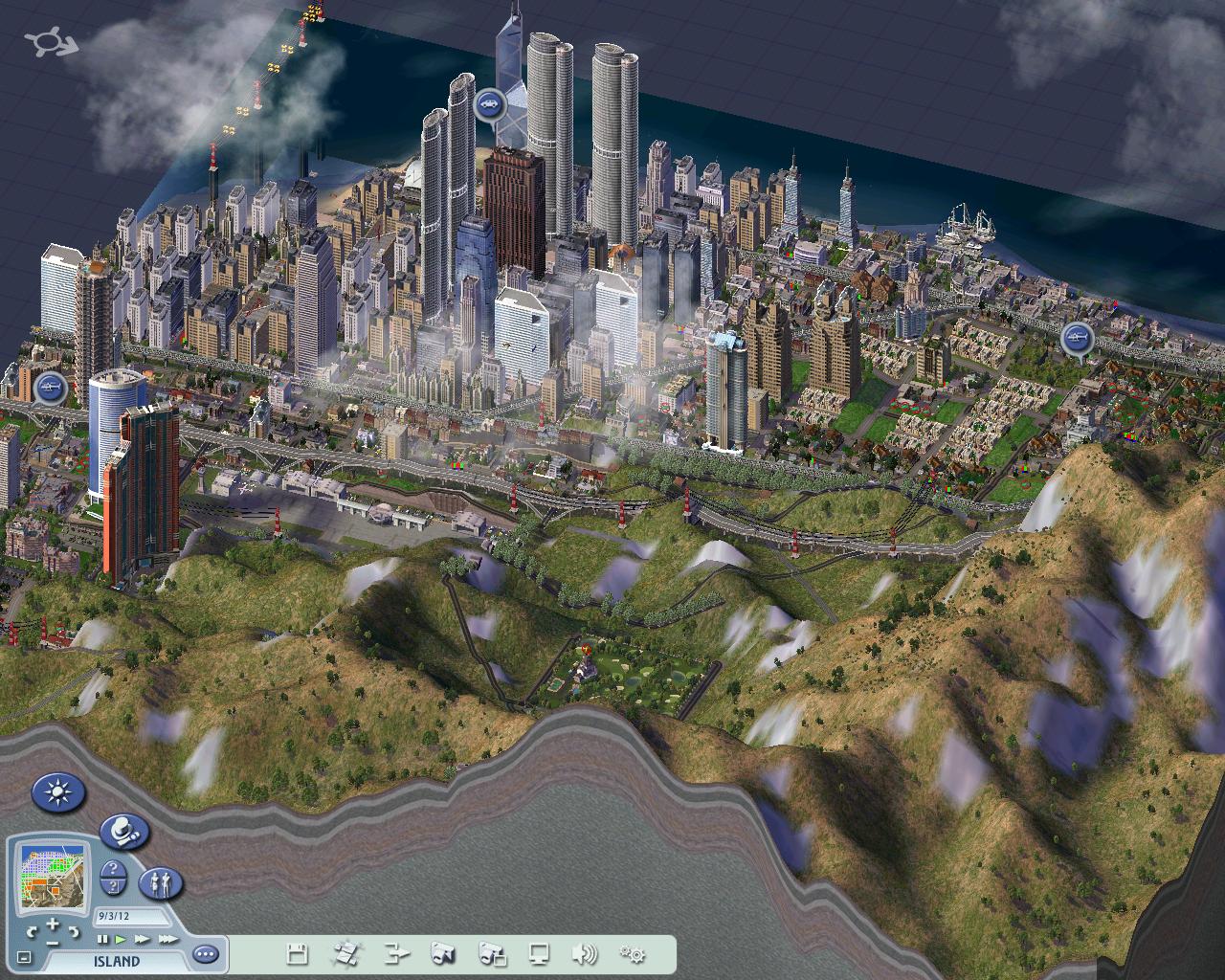This screenshot has width=1225, height=980.
Task: Open game options with the gears icon
Action: click(x=632, y=954)
